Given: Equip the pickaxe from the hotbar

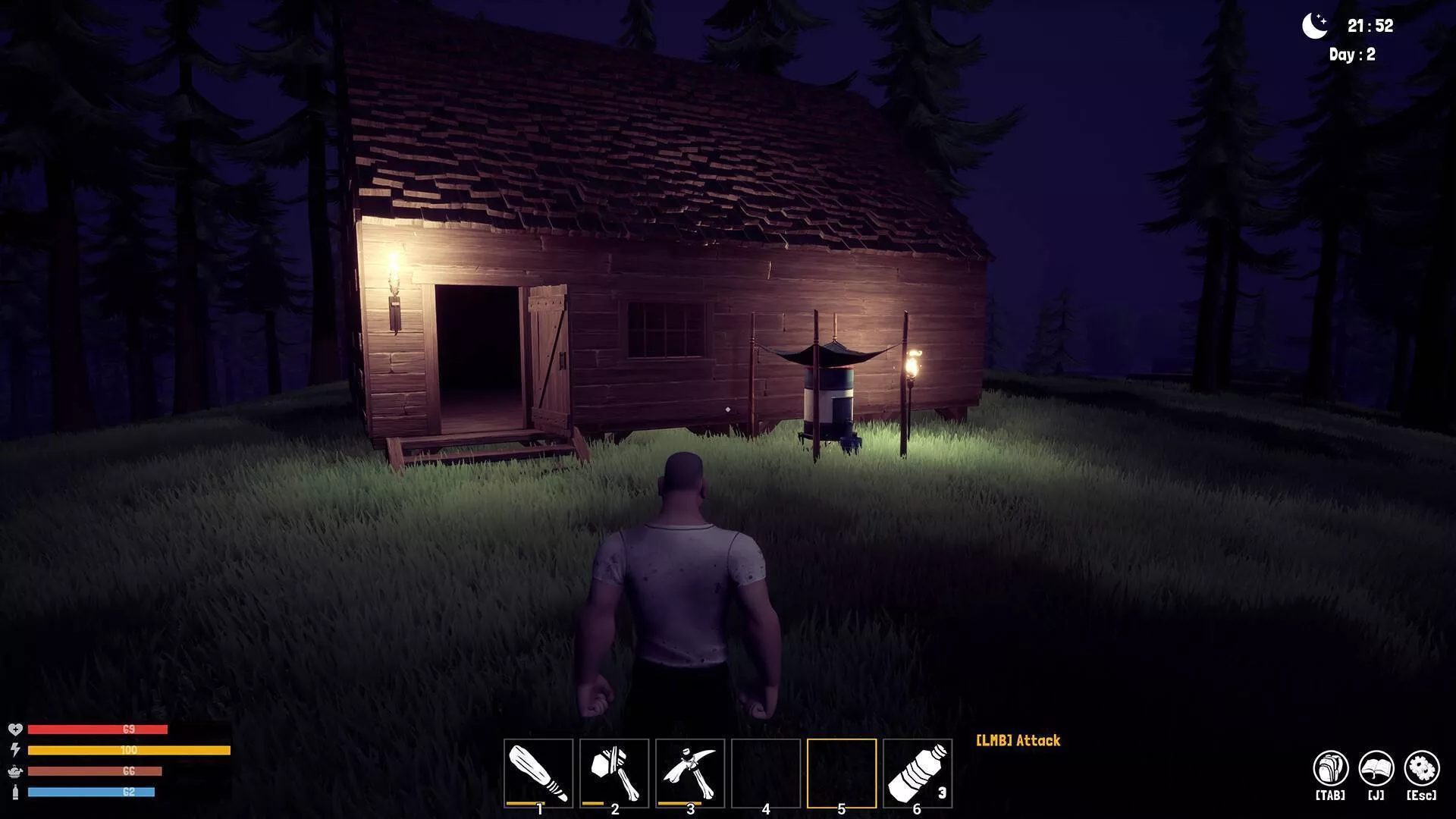Looking at the screenshot, I should click(690, 773).
